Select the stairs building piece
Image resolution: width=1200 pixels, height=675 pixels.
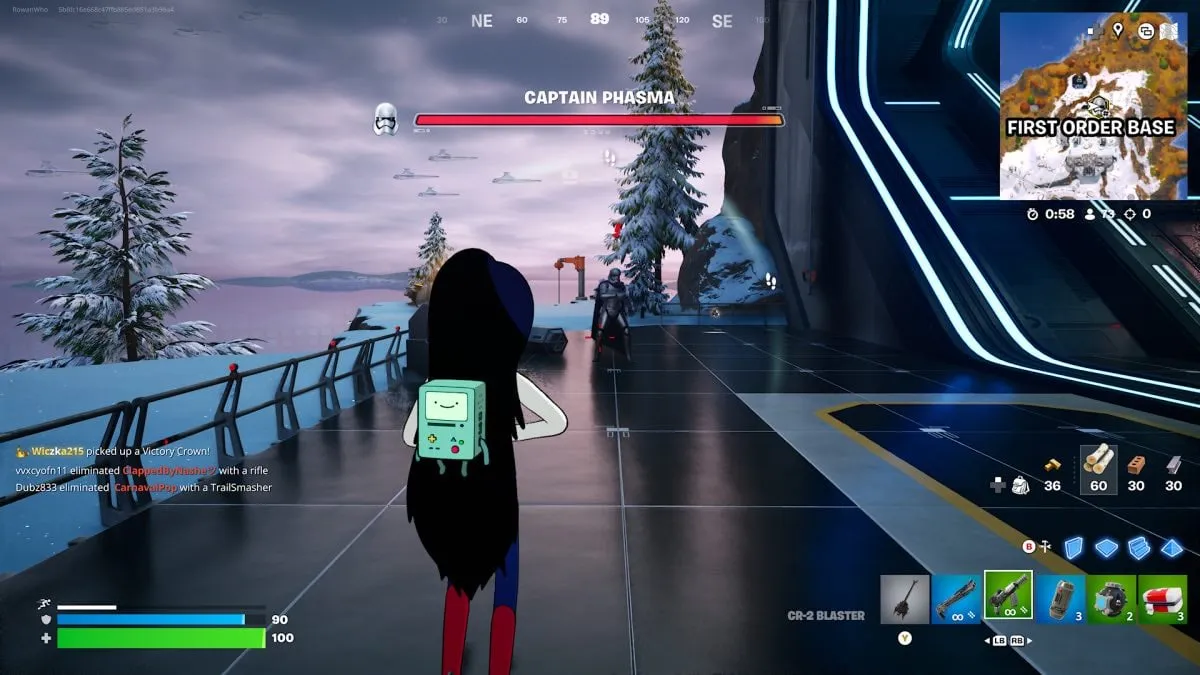tap(1139, 548)
